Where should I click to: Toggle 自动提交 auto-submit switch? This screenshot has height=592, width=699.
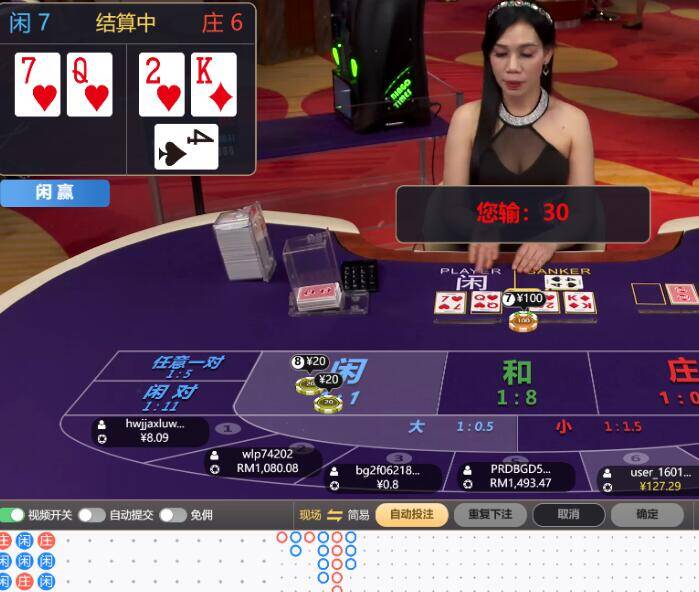[92, 515]
